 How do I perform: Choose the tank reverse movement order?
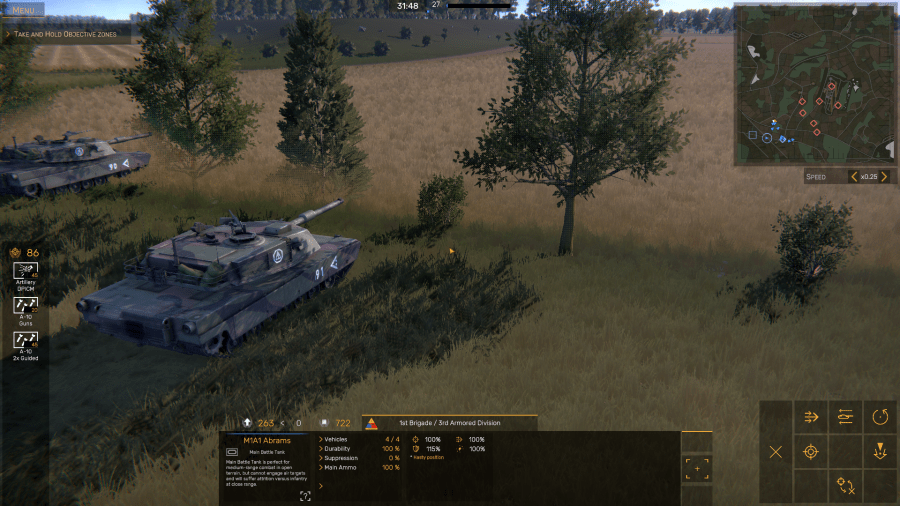coord(846,417)
